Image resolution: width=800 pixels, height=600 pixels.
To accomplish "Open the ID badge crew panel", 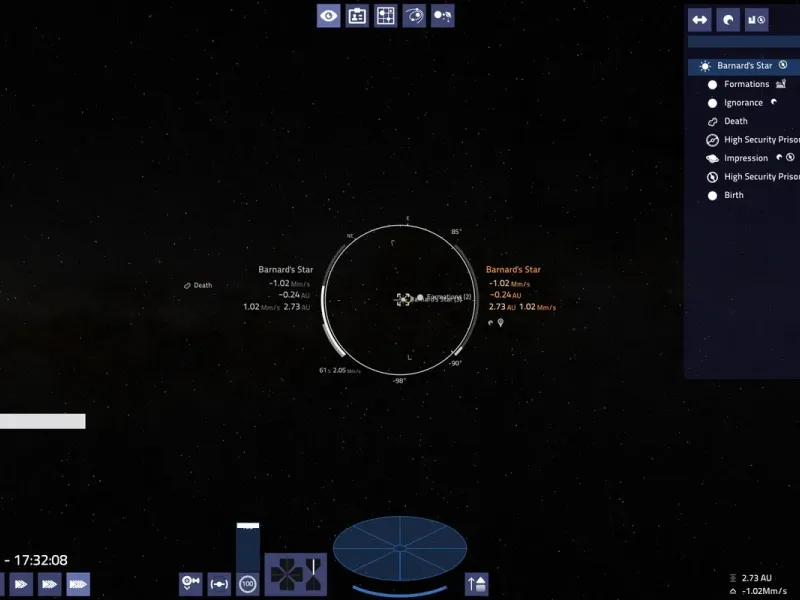I will (357, 15).
